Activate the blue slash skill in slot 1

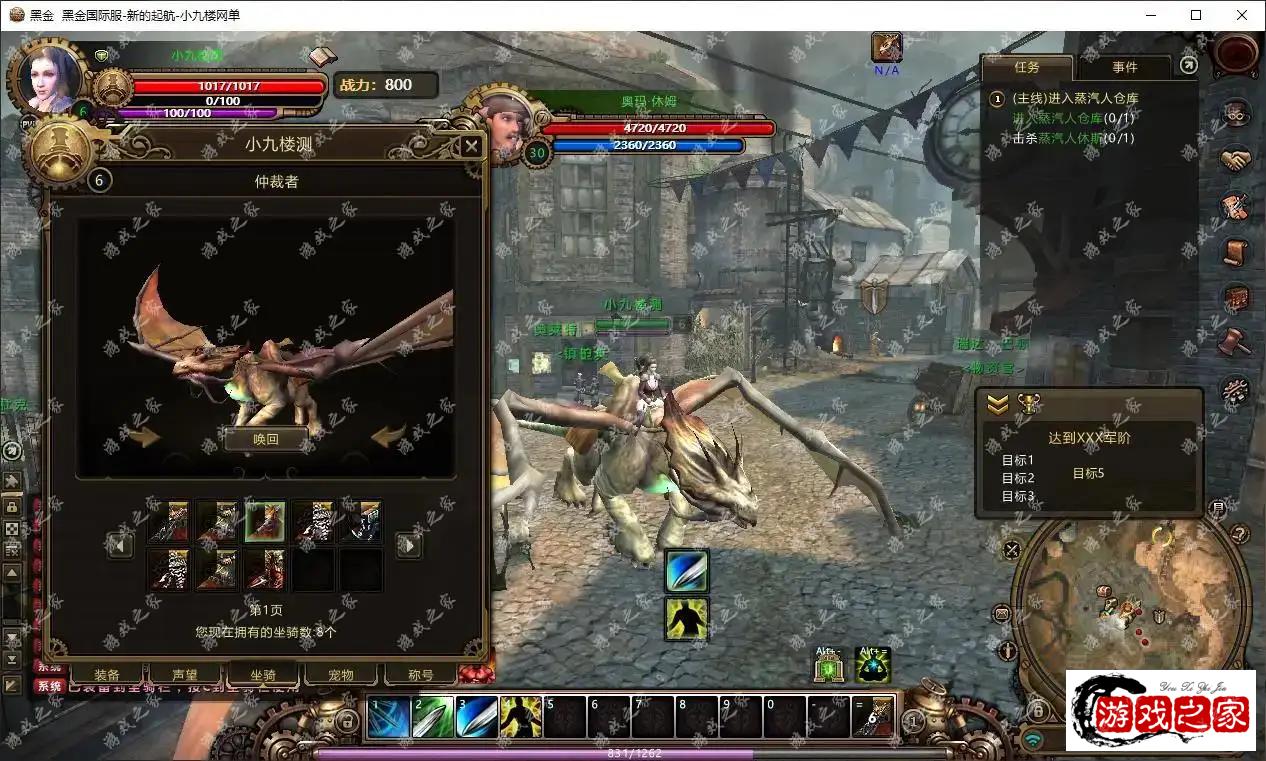(x=388, y=718)
